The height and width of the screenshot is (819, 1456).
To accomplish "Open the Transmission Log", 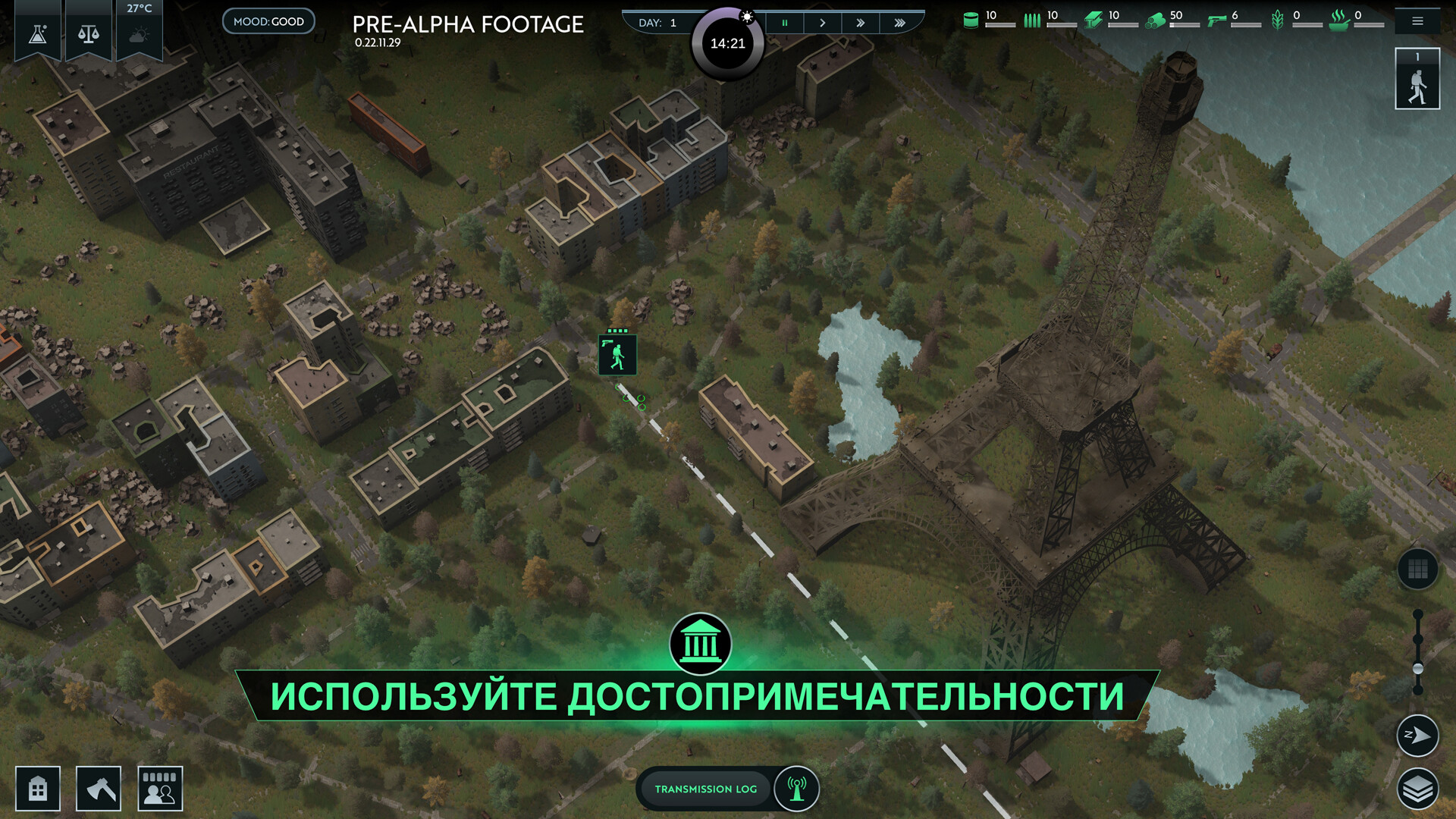I will pyautogui.click(x=705, y=789).
